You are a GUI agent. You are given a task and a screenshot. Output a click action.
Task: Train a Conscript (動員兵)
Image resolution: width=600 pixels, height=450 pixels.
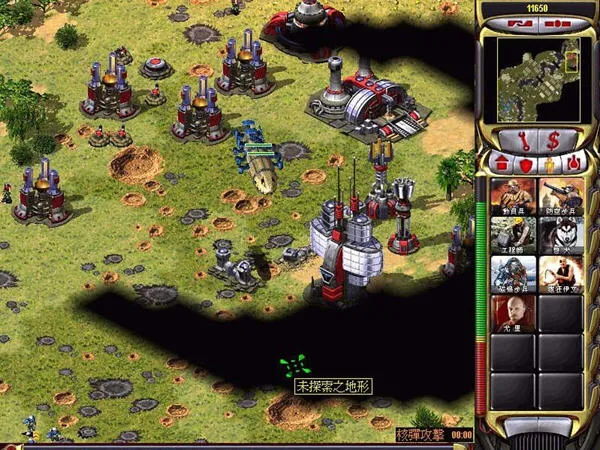[x=513, y=197]
